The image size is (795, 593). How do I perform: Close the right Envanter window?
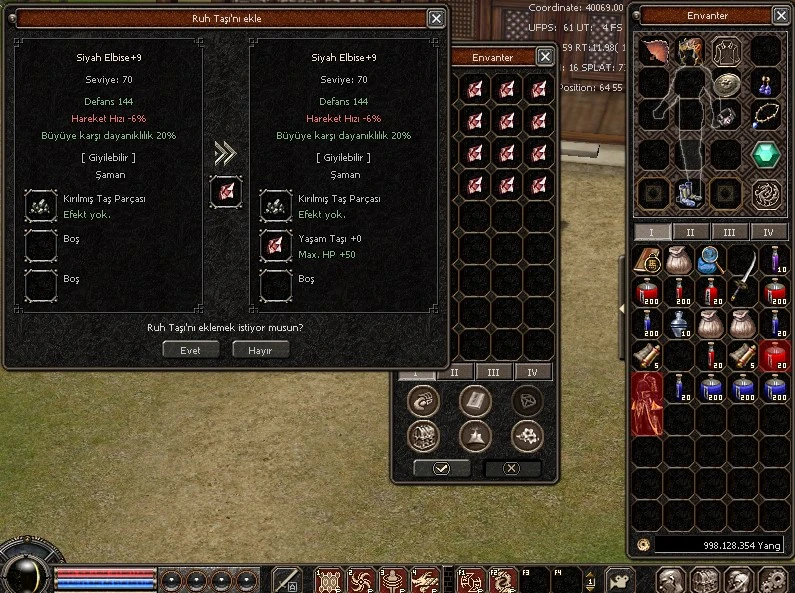(x=782, y=16)
